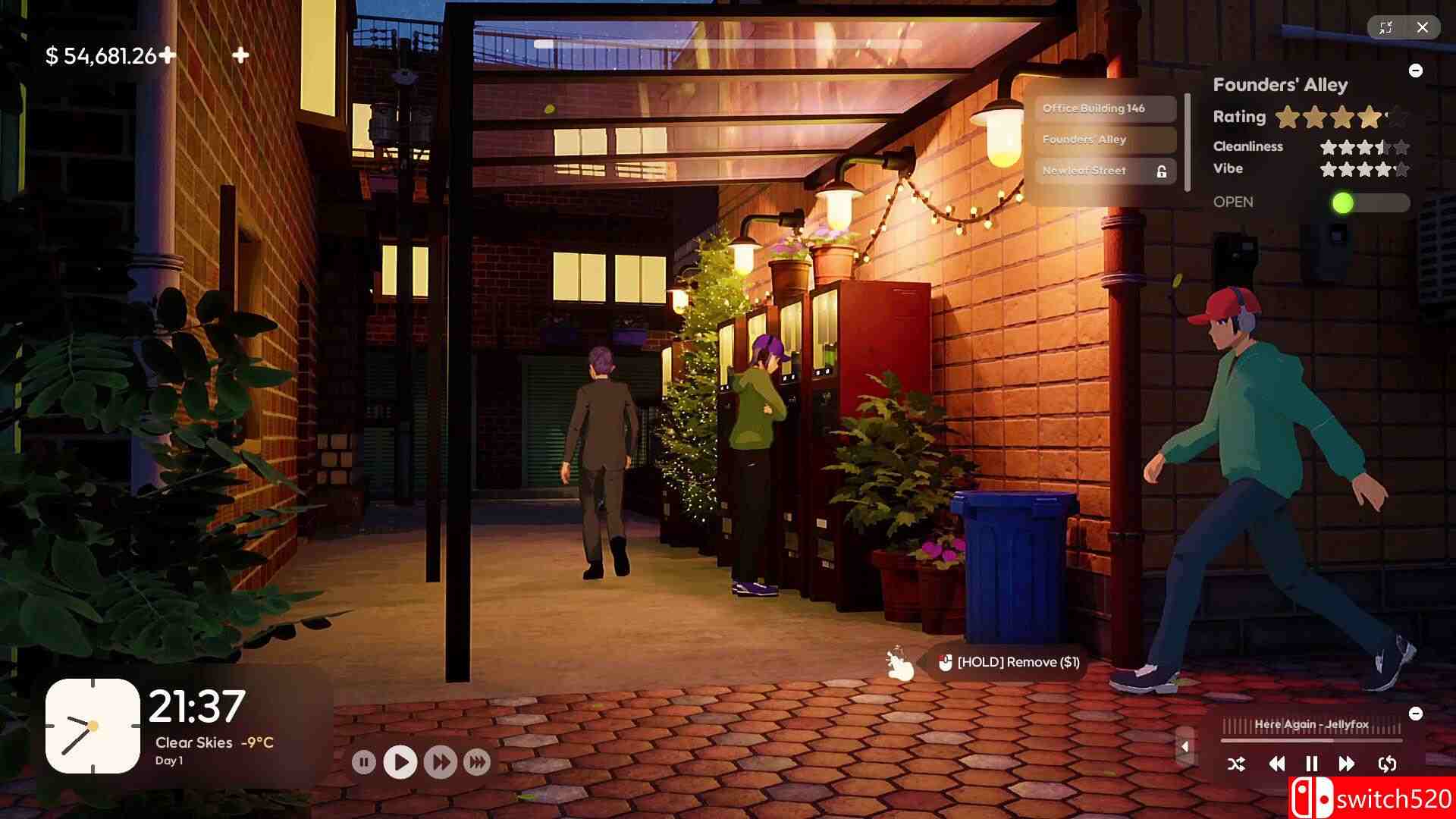Collapse the music player widget
Screen dimensions: 1456x819
1417,713
